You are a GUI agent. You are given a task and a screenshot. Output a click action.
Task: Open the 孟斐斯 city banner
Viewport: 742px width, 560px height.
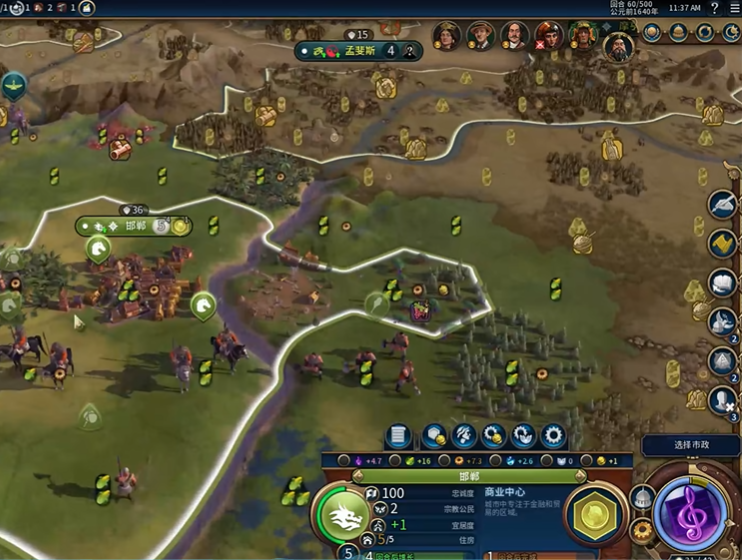pos(358,50)
